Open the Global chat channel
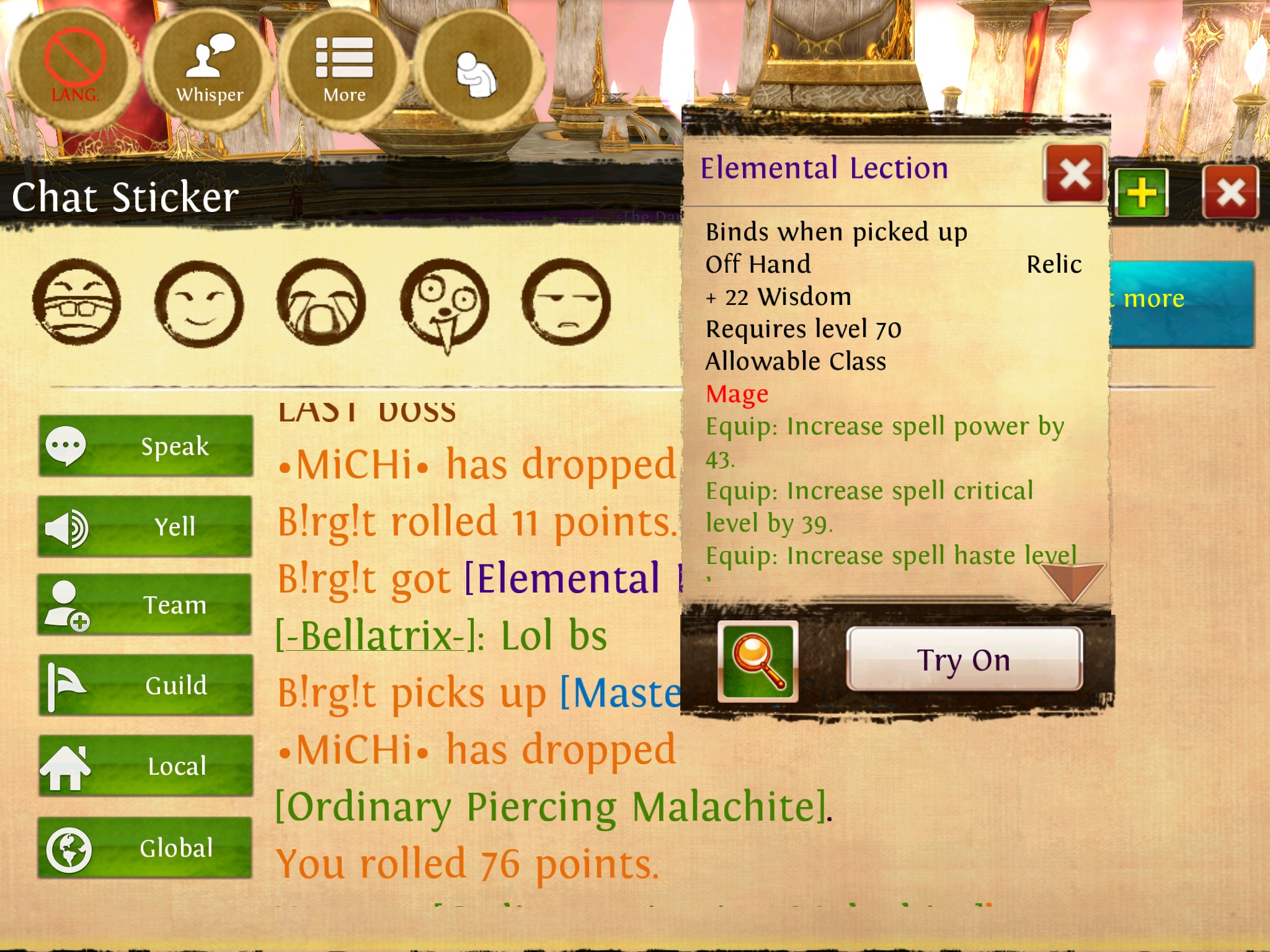 pos(146,848)
